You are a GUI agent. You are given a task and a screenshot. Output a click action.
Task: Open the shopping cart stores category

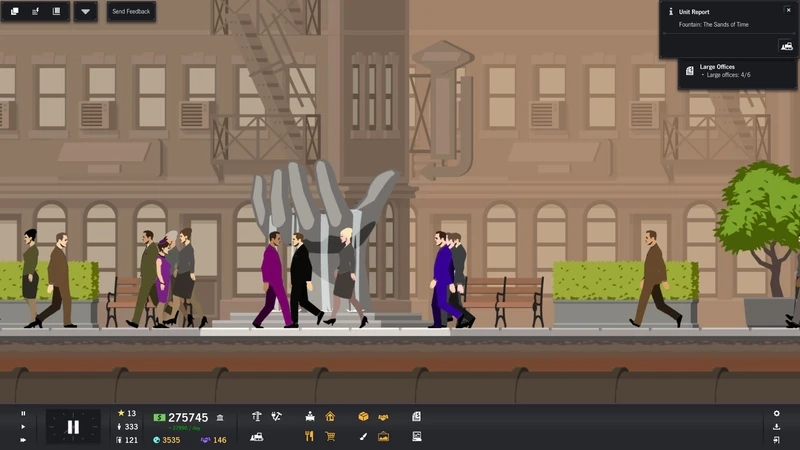[x=330, y=437]
